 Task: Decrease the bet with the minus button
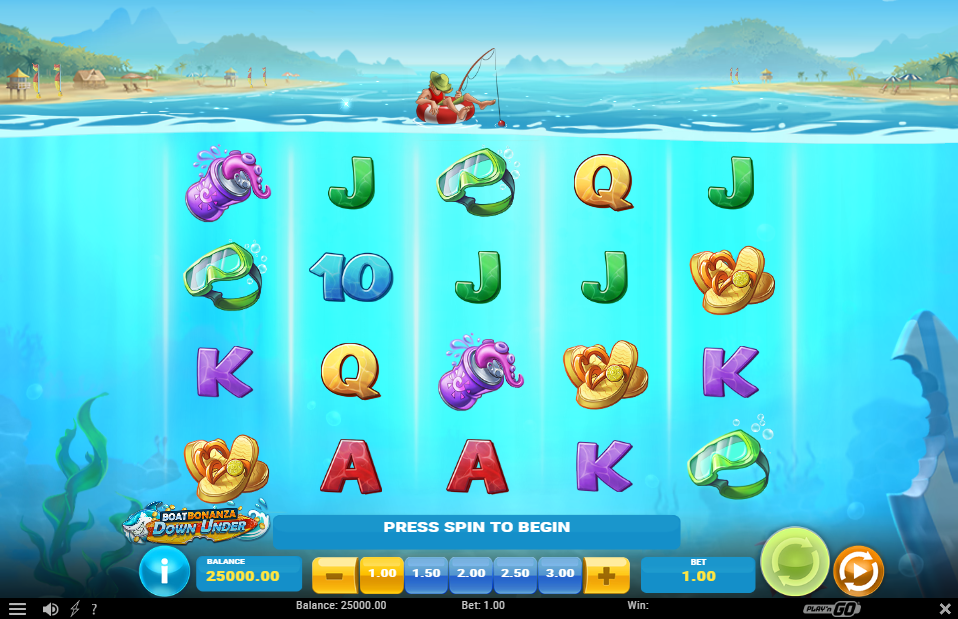(336, 575)
